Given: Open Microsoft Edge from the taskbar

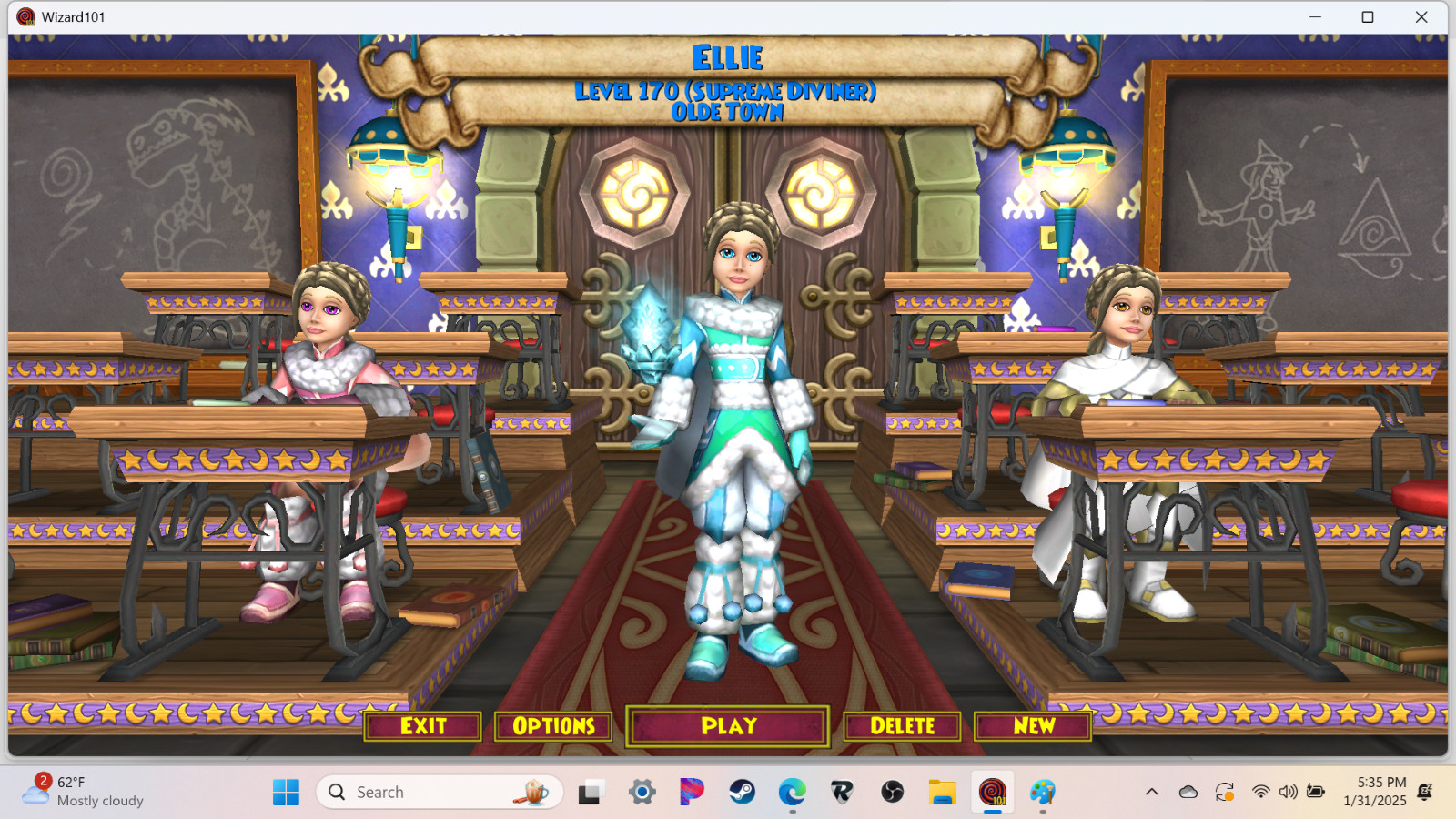Looking at the screenshot, I should 789,793.
